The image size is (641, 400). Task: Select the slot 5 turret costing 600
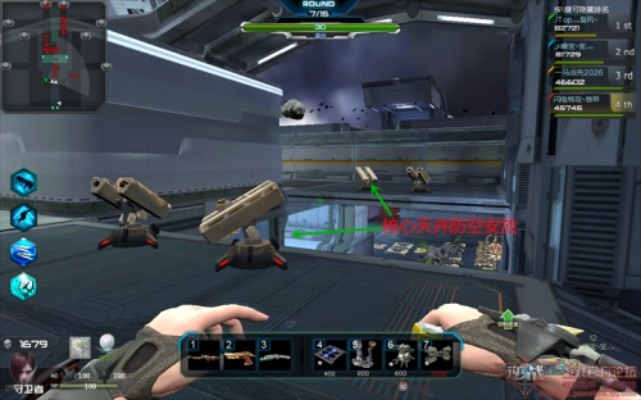362,355
